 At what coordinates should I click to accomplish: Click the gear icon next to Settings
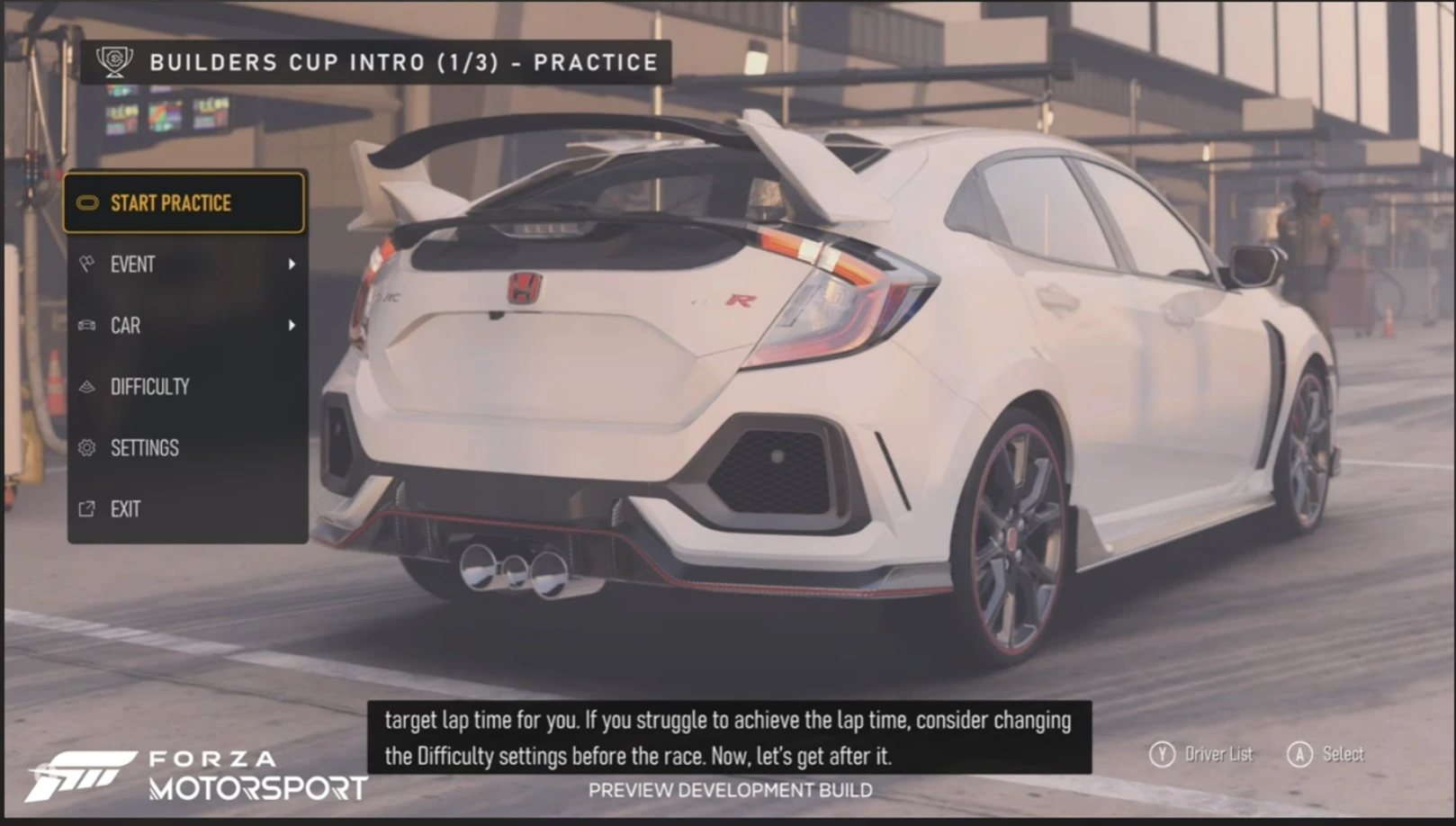[x=86, y=447]
